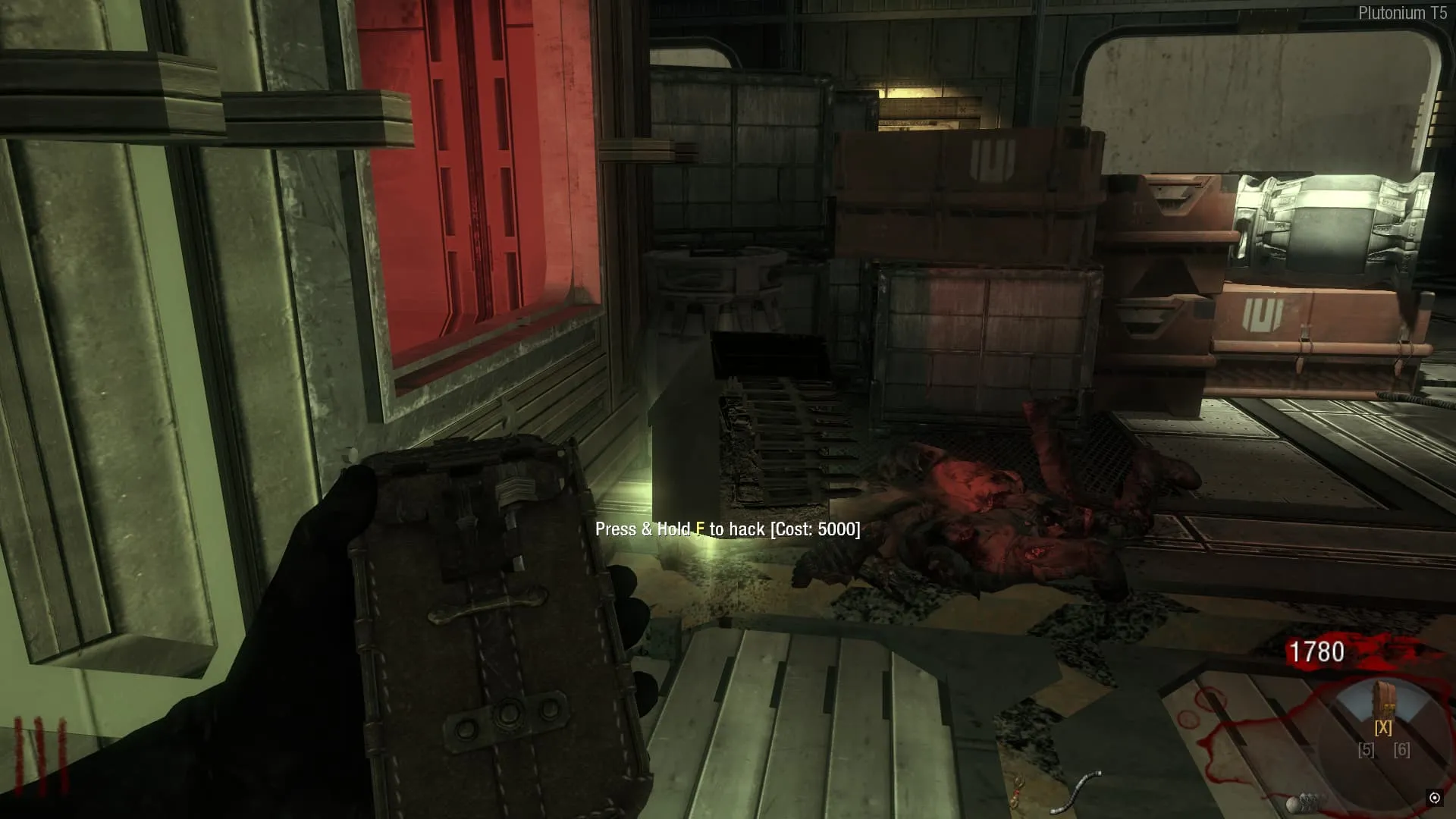This screenshot has width=1456, height=819.
Task: Click the grenade icons on the HUD
Action: coord(1303,801)
